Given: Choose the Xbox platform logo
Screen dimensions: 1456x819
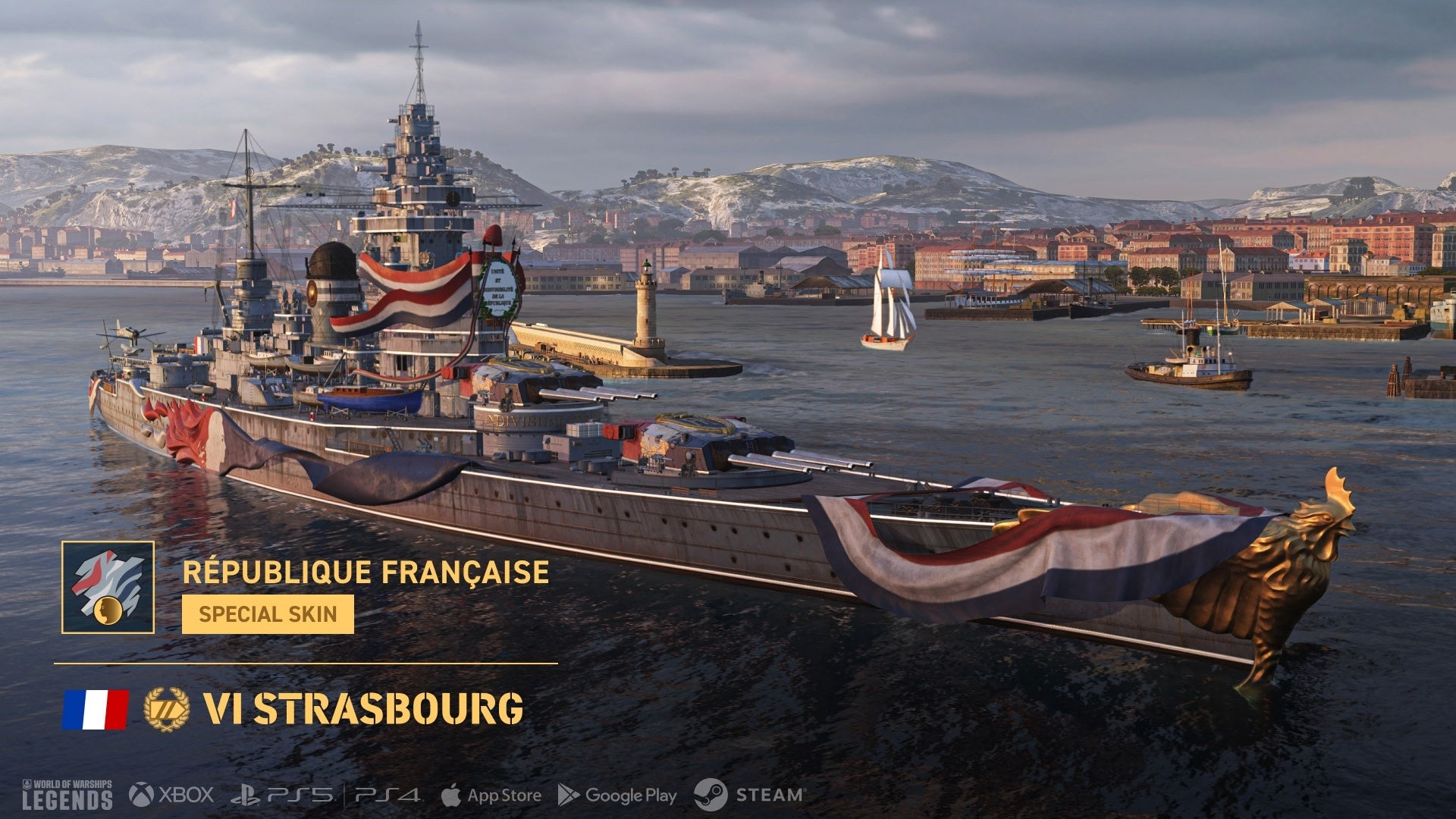Looking at the screenshot, I should pyautogui.click(x=171, y=795).
